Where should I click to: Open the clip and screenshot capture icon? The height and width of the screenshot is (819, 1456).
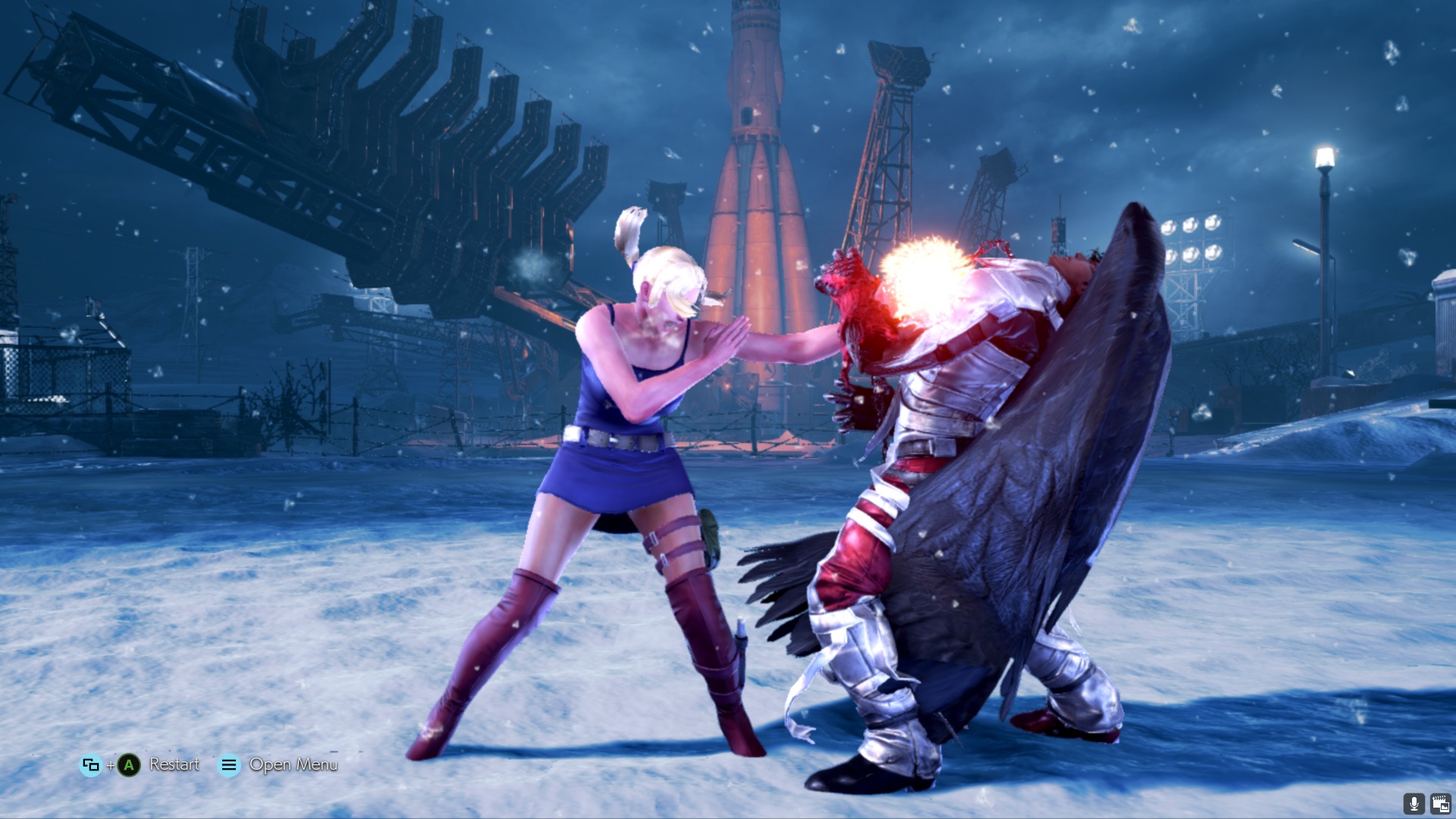(x=1440, y=803)
